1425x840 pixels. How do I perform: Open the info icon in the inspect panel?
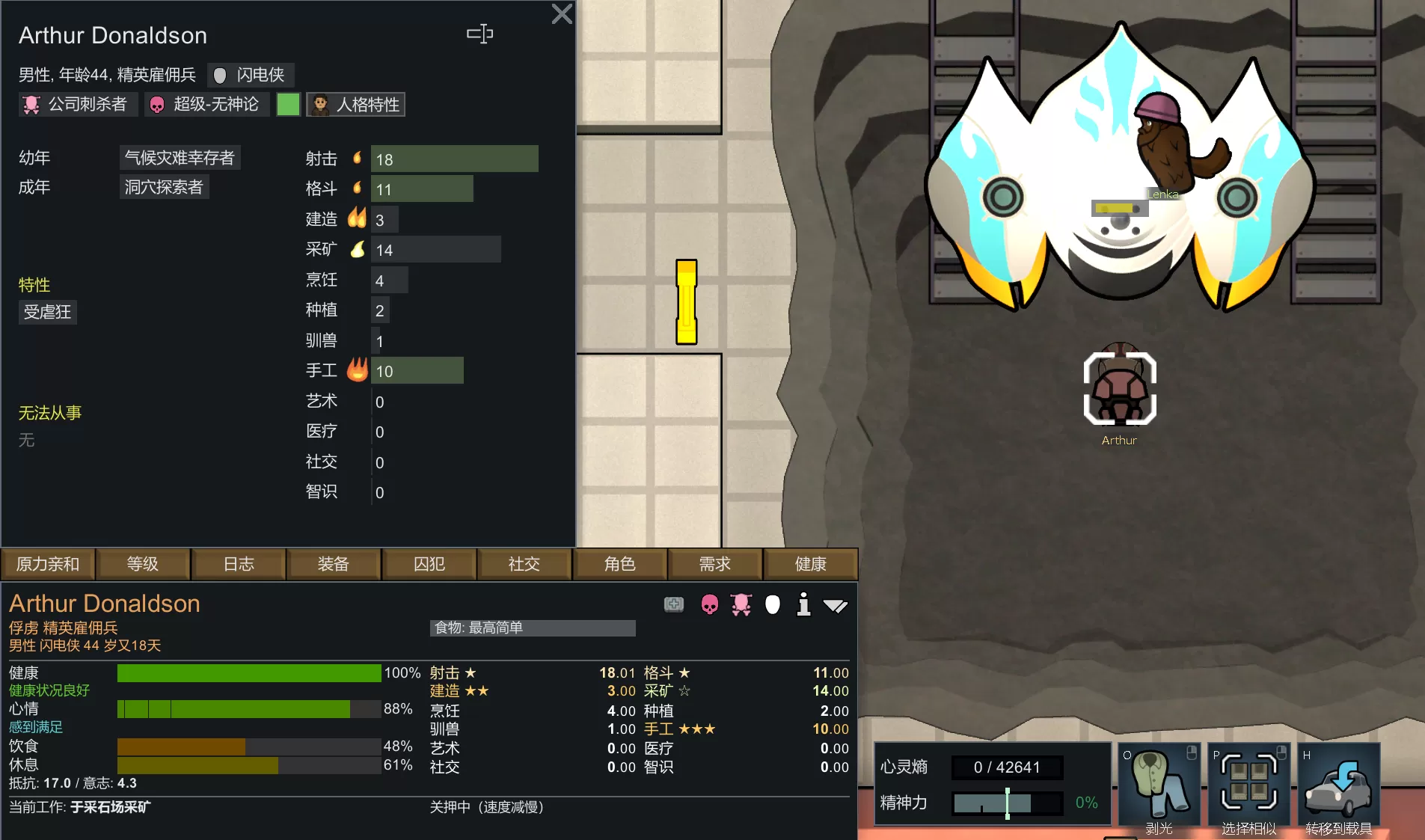[803, 604]
